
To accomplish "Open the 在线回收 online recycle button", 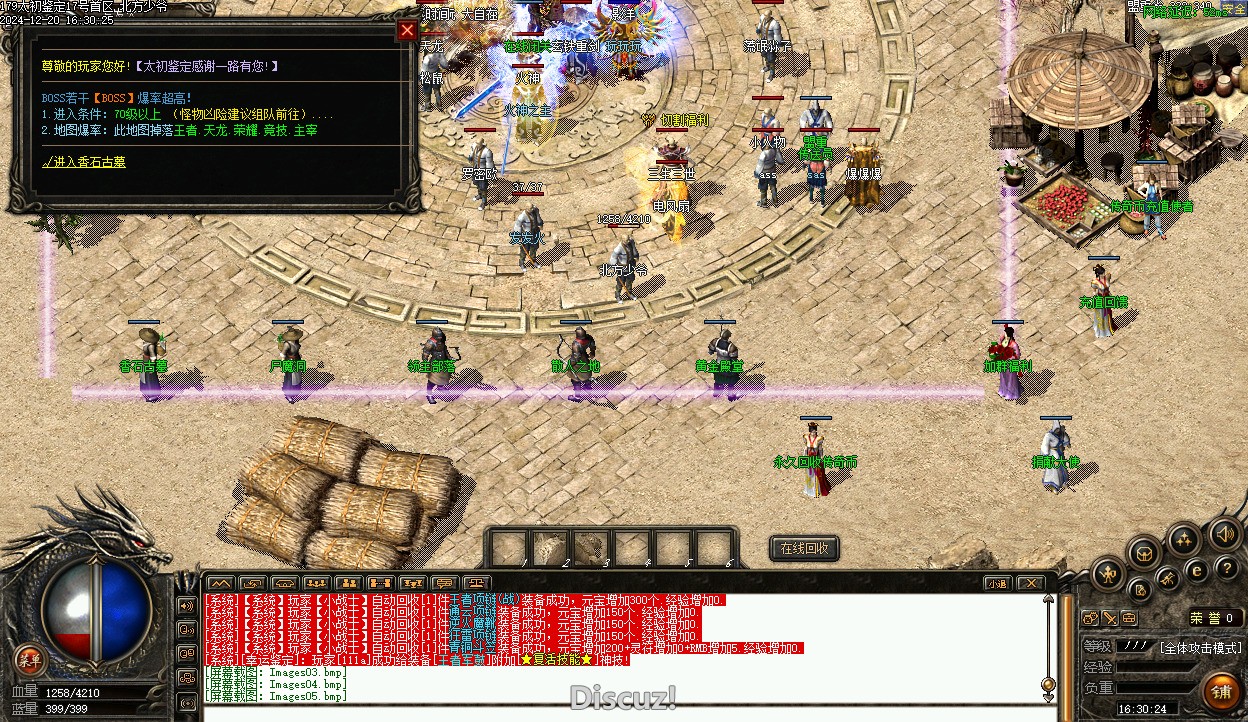I will 804,548.
